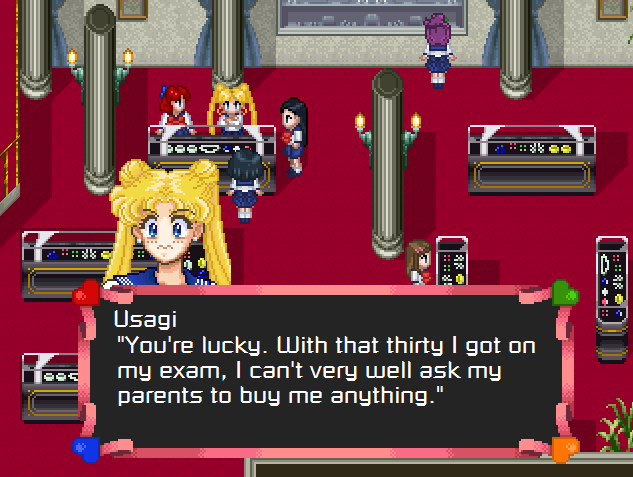Image resolution: width=633 pixels, height=477 pixels.
Task: Click Usagi's dialogue box to continue
Action: pyautogui.click(x=325, y=367)
